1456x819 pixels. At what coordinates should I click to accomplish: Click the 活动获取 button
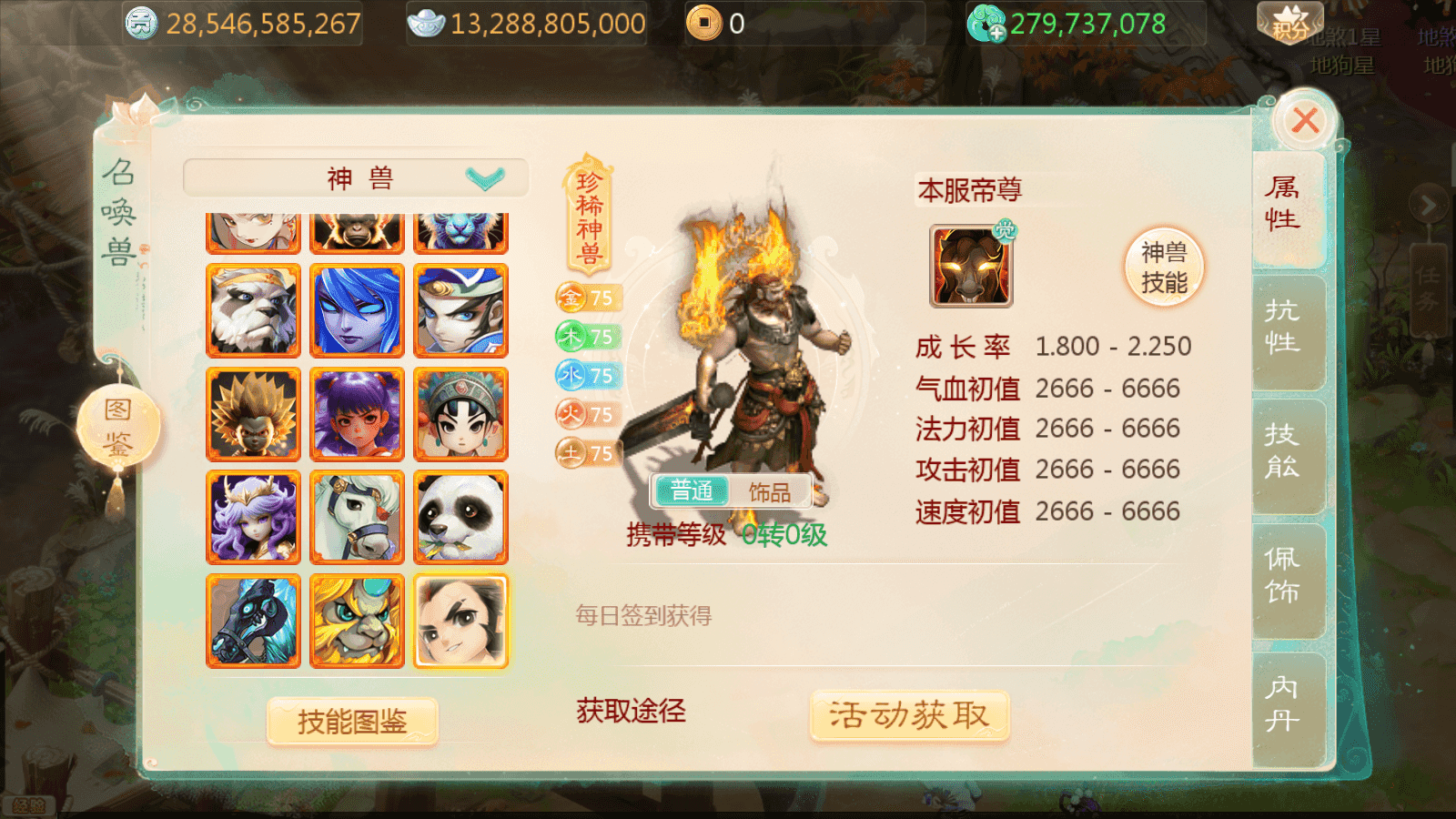pos(907,715)
